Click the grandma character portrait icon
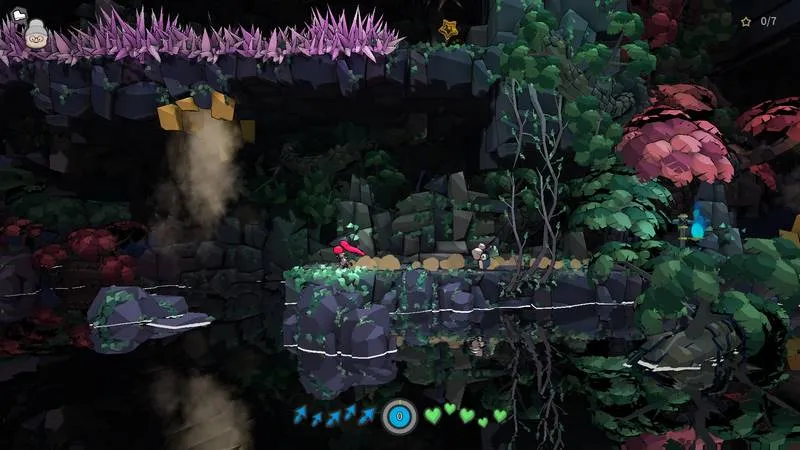Screen dimensions: 800x450 click(x=36, y=36)
